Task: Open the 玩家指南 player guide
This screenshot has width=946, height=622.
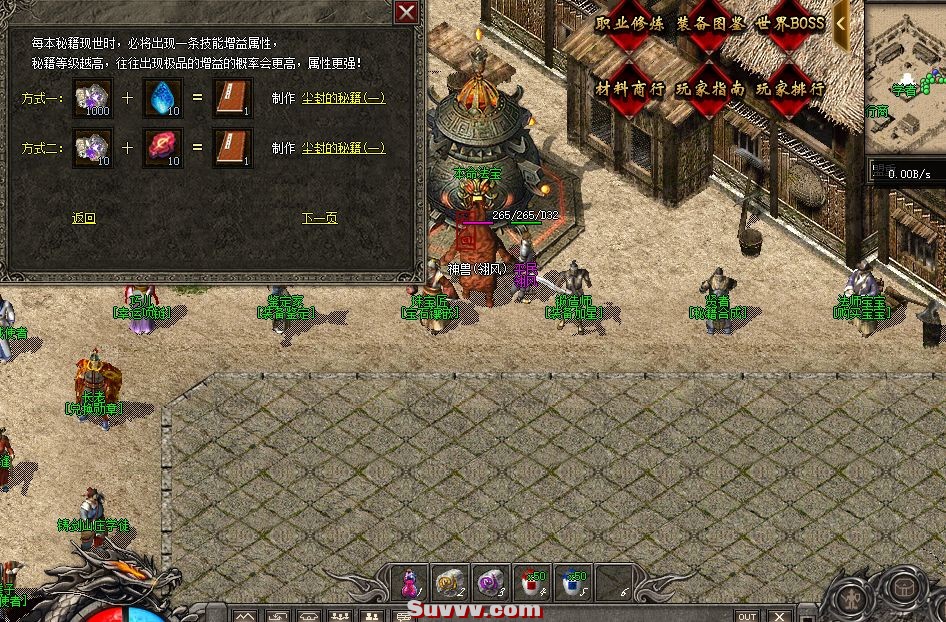Action: point(709,88)
